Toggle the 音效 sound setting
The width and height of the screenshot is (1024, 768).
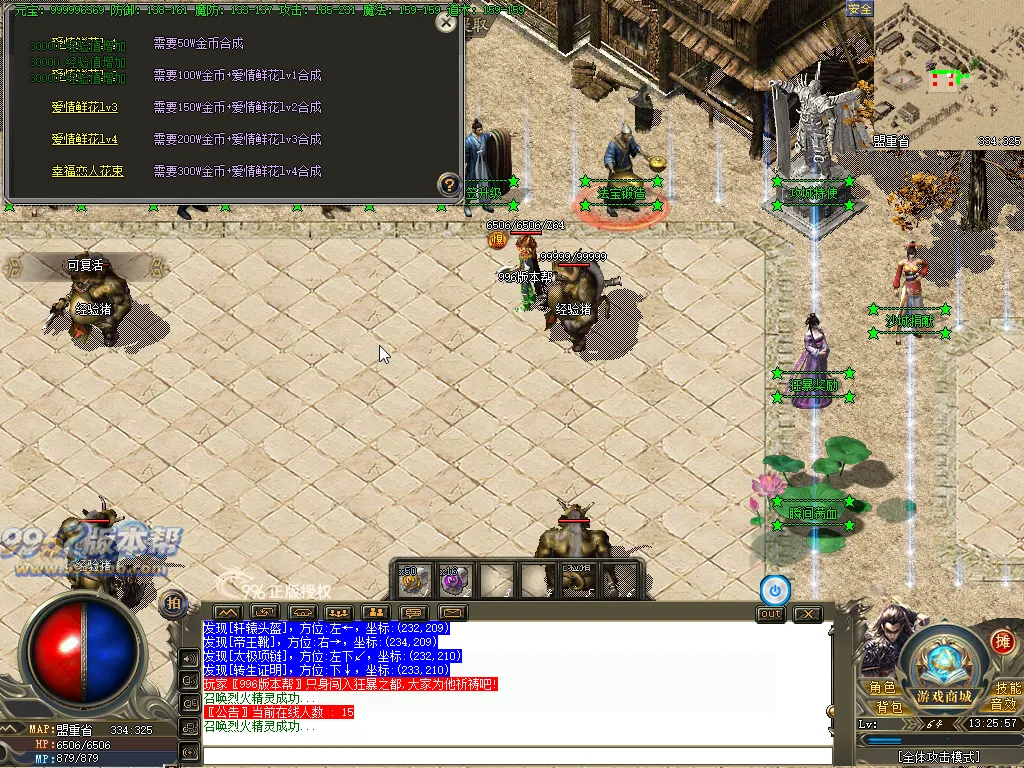[x=1003, y=706]
